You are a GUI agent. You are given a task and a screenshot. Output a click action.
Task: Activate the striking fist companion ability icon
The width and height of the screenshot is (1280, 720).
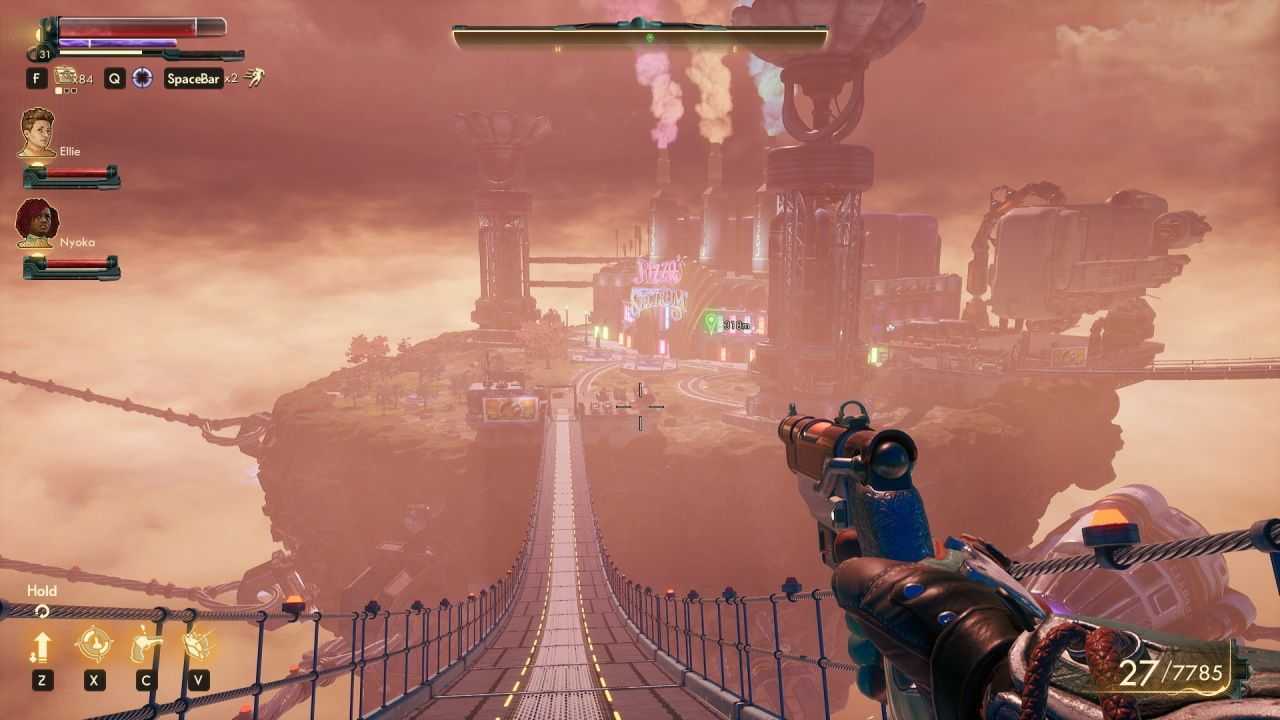pyautogui.click(x=198, y=645)
